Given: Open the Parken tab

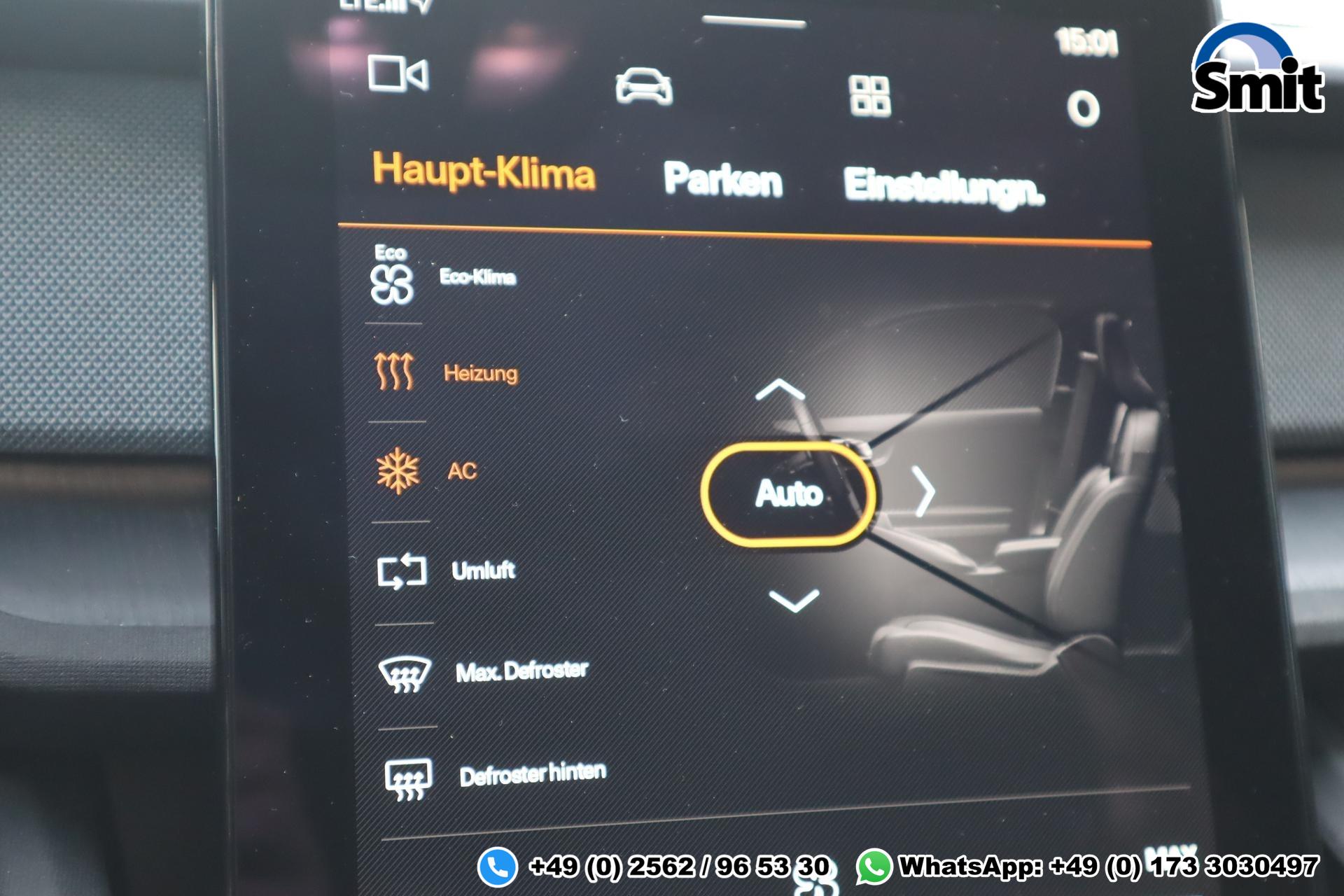Looking at the screenshot, I should [x=722, y=180].
